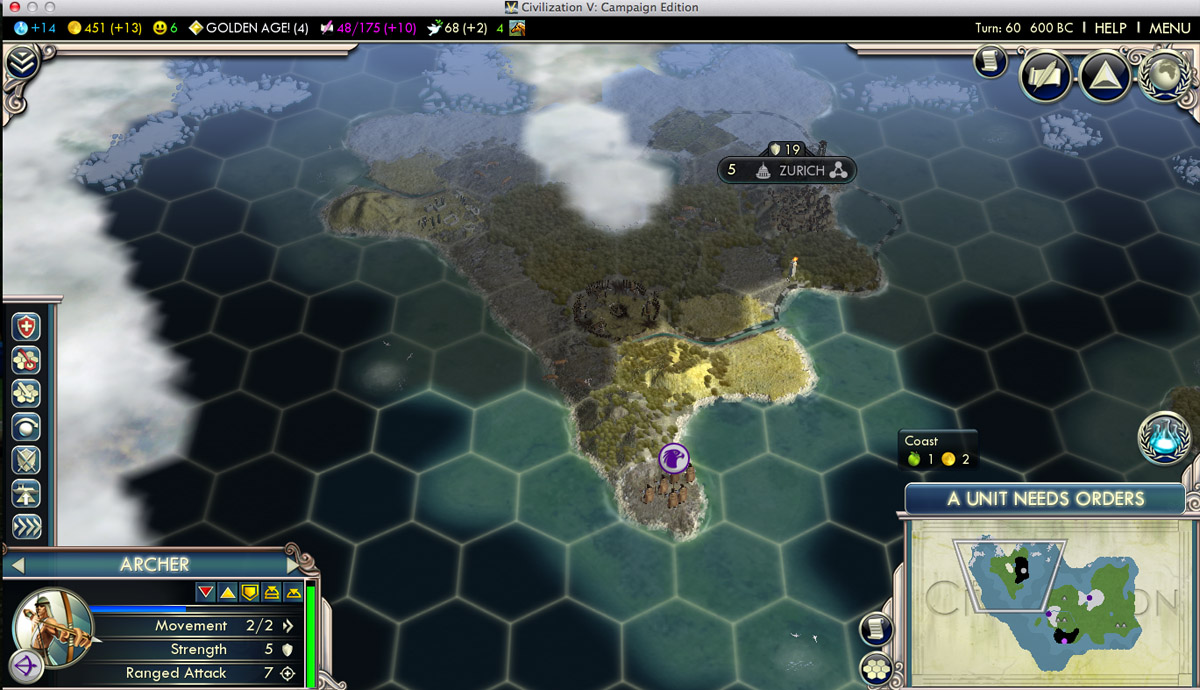Open the social policies triangle button

click(1105, 77)
